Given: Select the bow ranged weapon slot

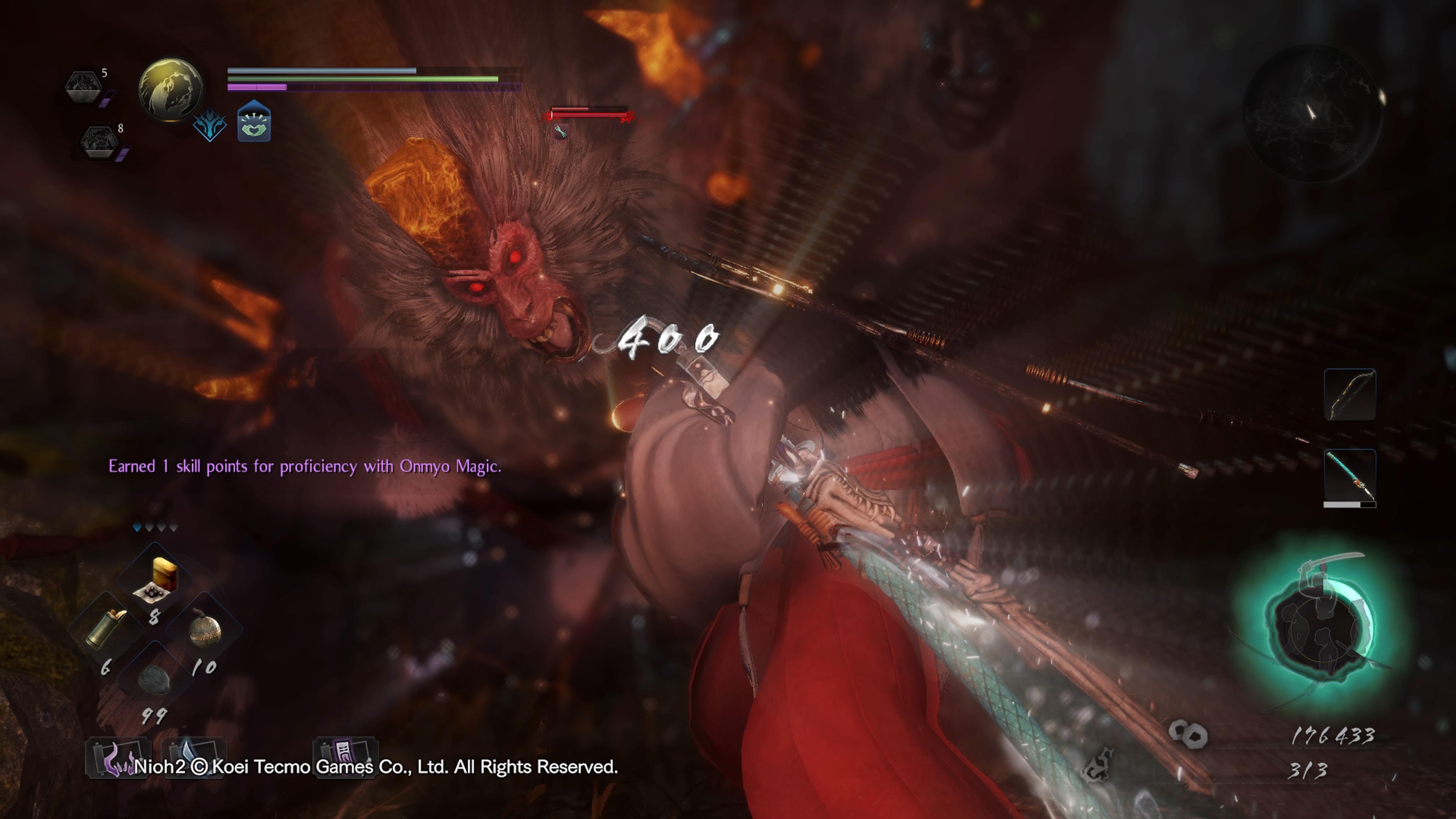Looking at the screenshot, I should click(x=1349, y=394).
